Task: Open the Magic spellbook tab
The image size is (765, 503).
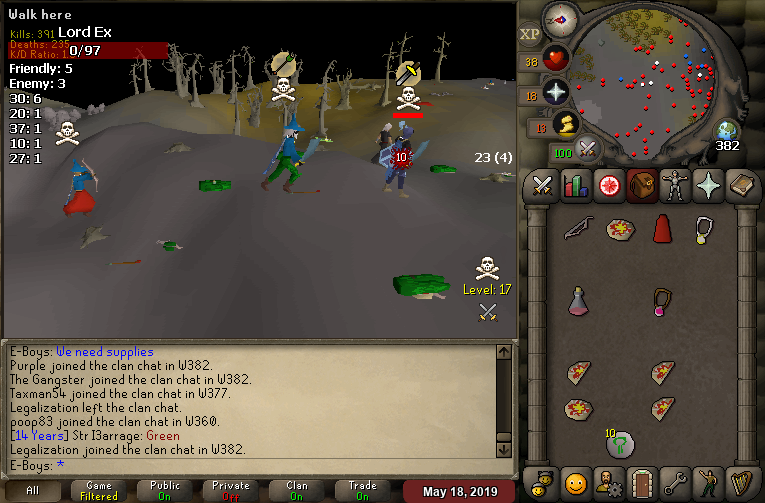Action: [x=740, y=186]
